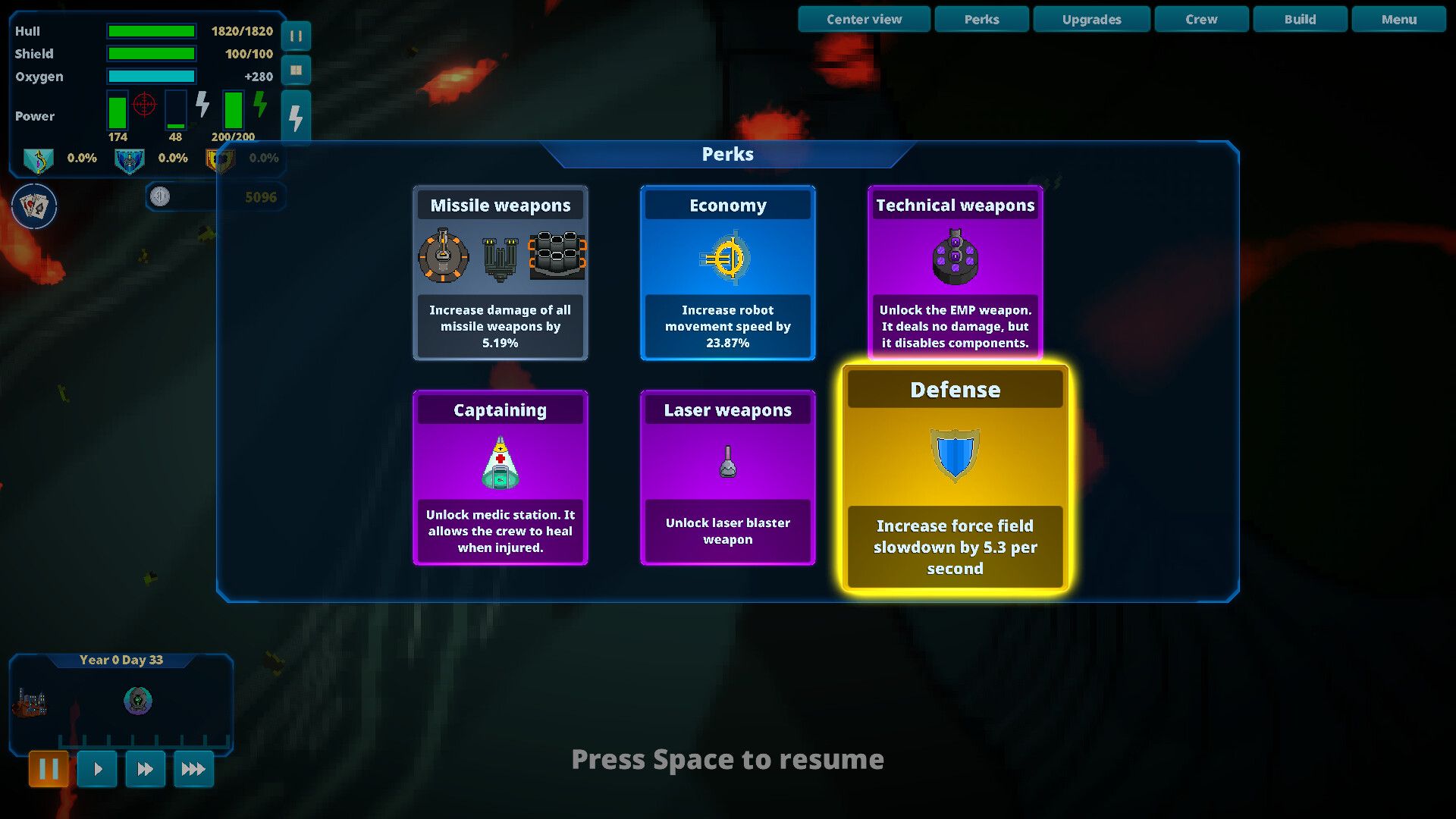Enable normal speed with the single-arrow play button
Screen dimensions: 1456x819
click(97, 768)
